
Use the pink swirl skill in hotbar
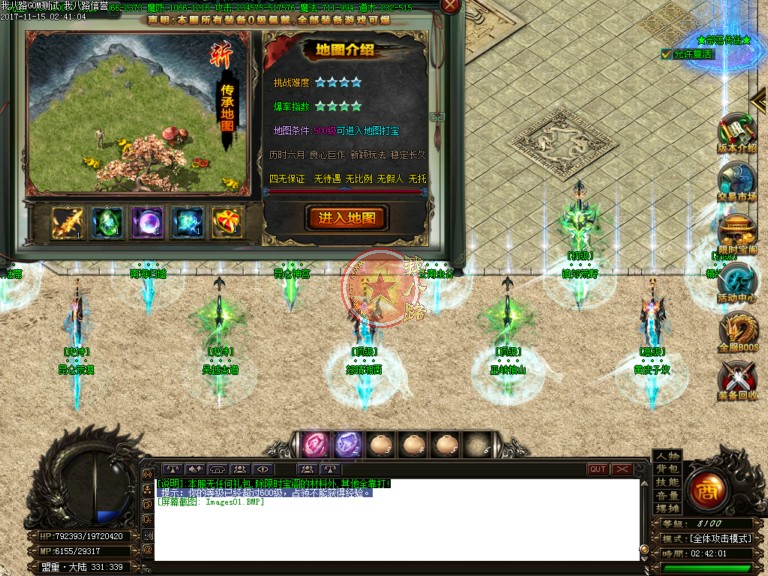316,443
